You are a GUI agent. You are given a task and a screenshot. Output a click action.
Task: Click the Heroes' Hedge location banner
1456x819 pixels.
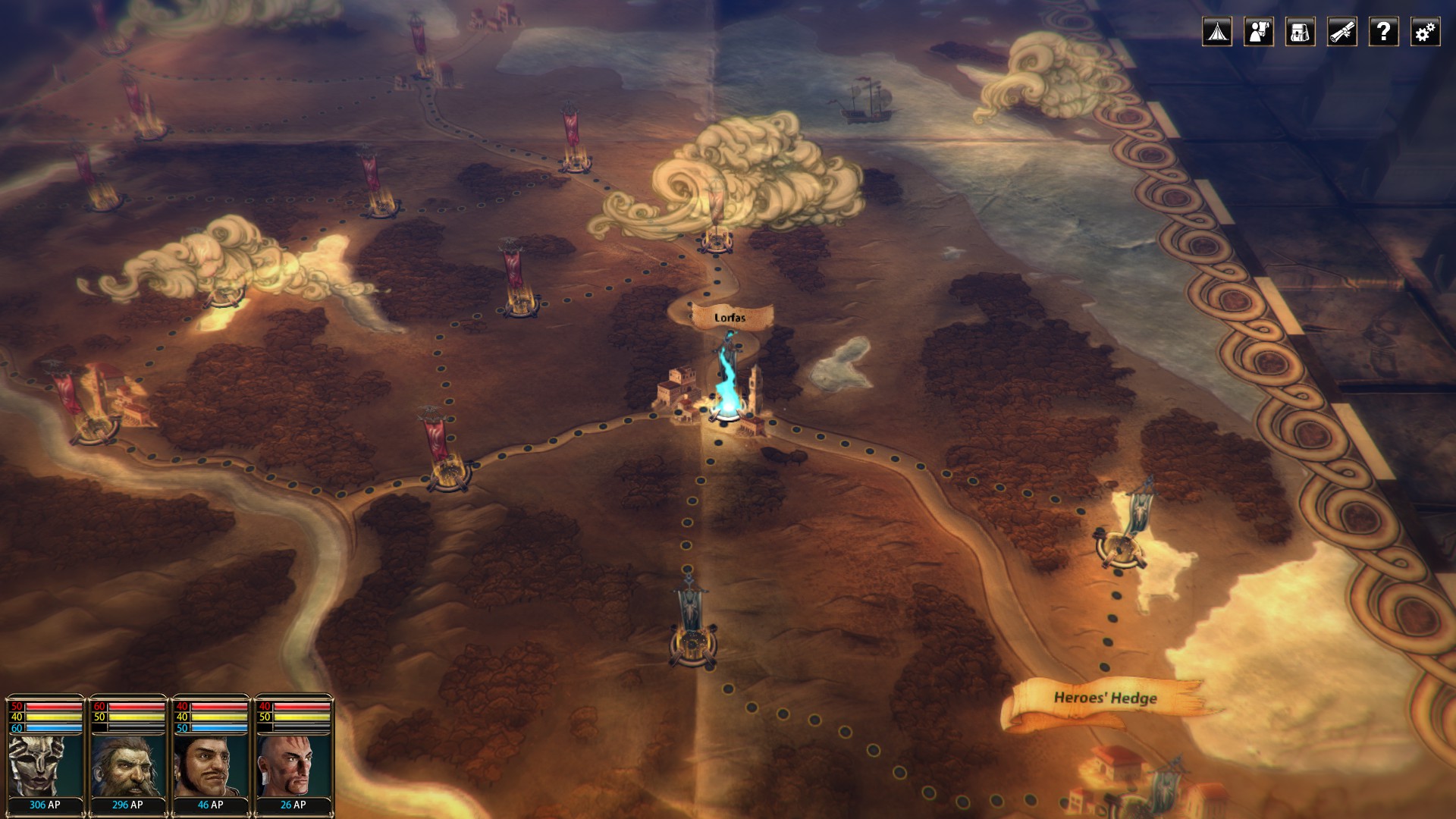coord(1105,698)
